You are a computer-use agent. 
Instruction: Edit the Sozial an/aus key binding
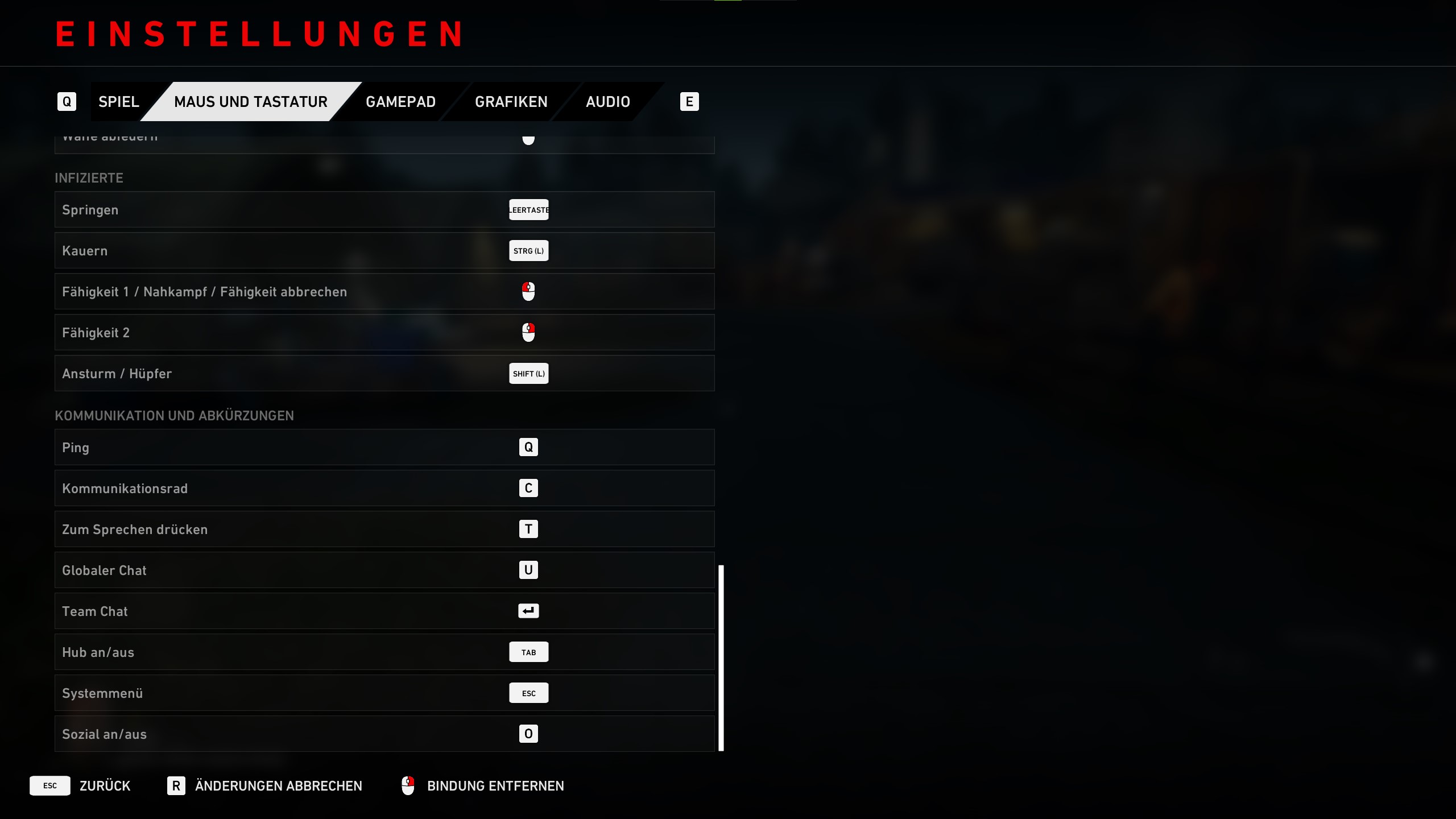click(528, 734)
